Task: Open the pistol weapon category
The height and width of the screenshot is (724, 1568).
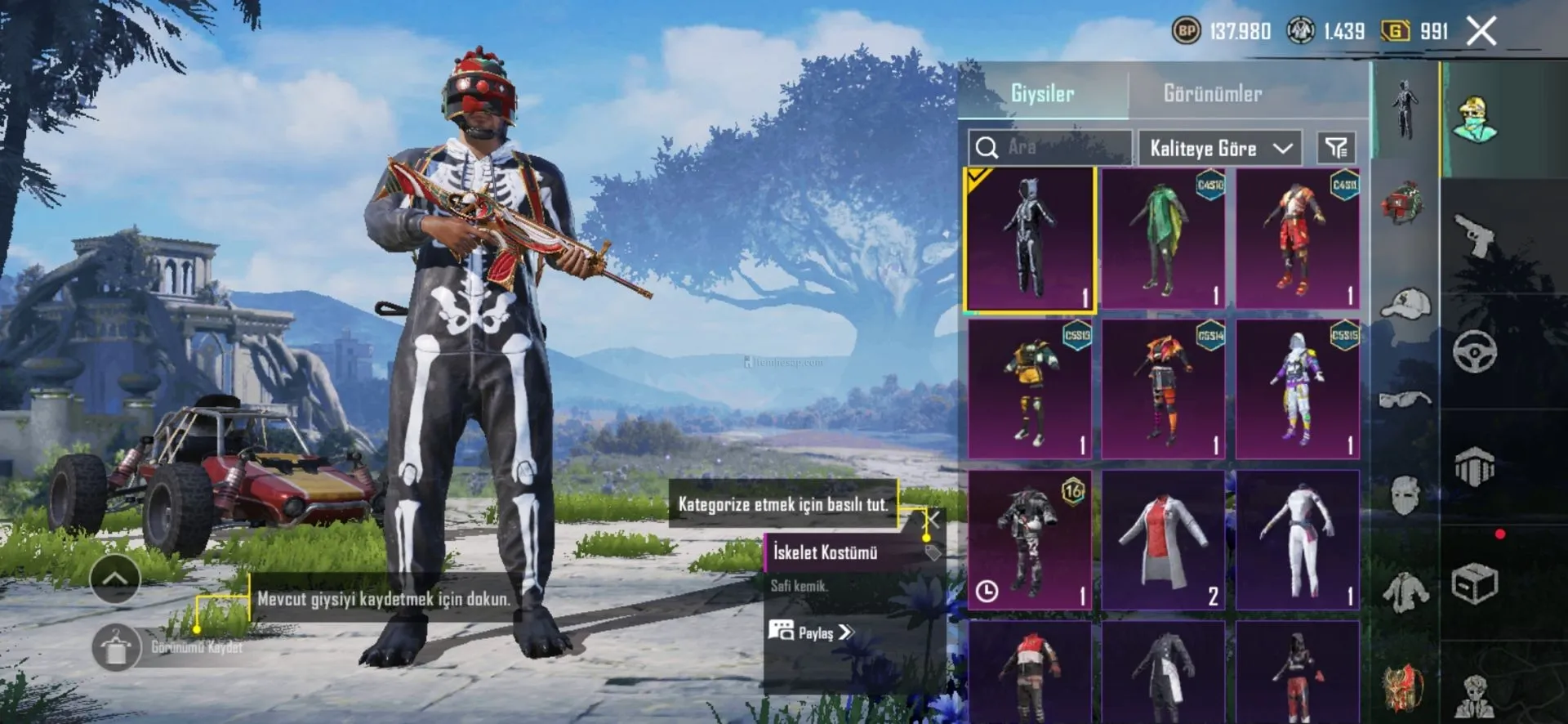Action: (1474, 235)
